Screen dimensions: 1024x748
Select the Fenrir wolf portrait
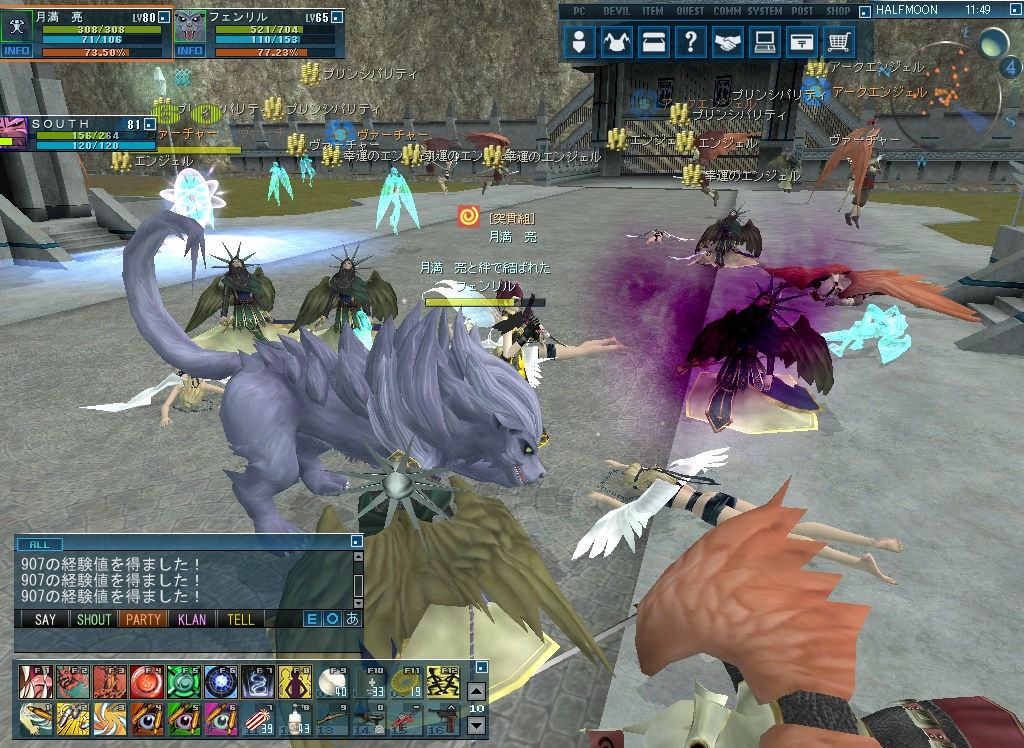(190, 25)
